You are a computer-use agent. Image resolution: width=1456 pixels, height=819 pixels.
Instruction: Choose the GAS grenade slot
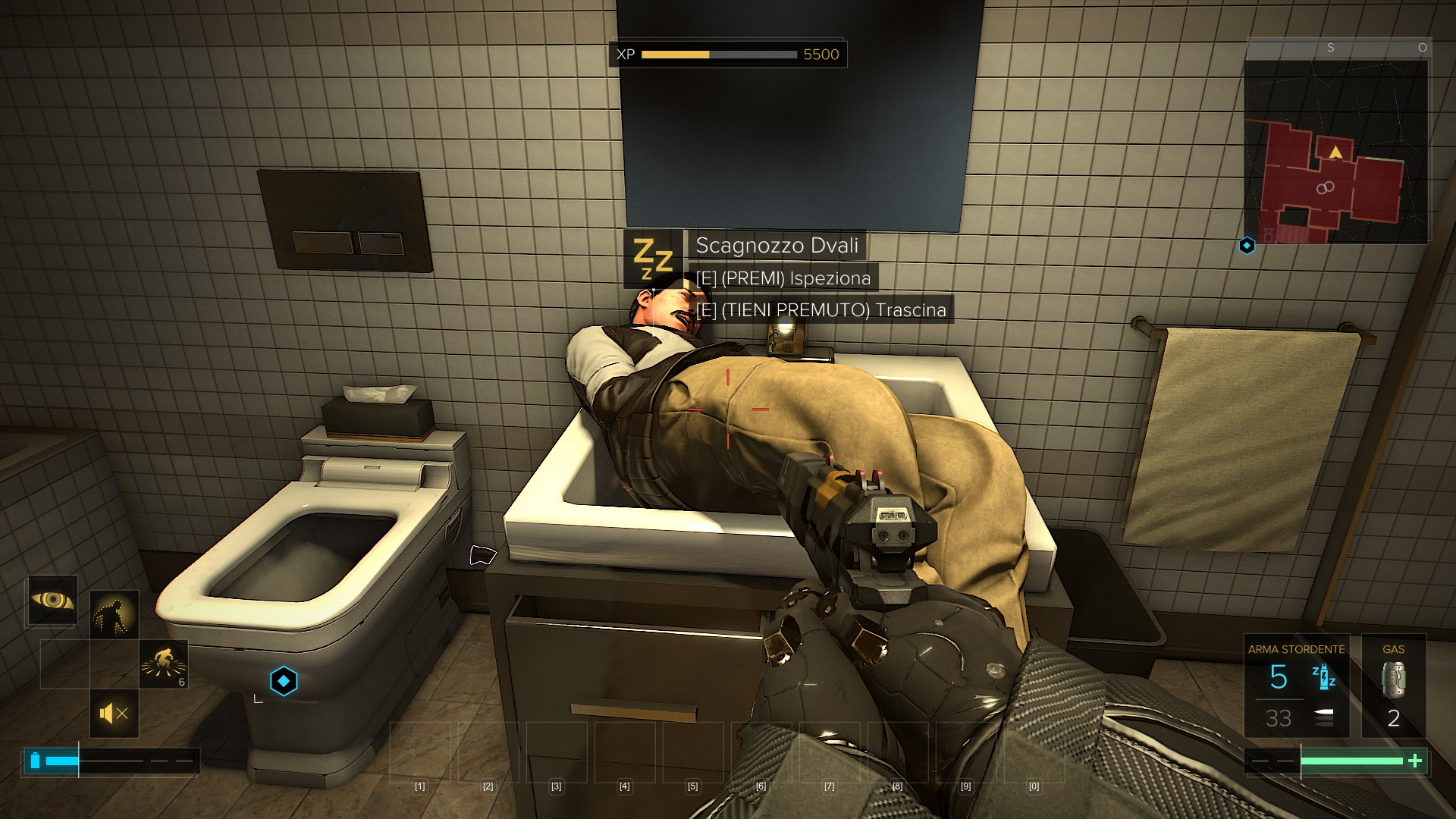pyautogui.click(x=1393, y=686)
